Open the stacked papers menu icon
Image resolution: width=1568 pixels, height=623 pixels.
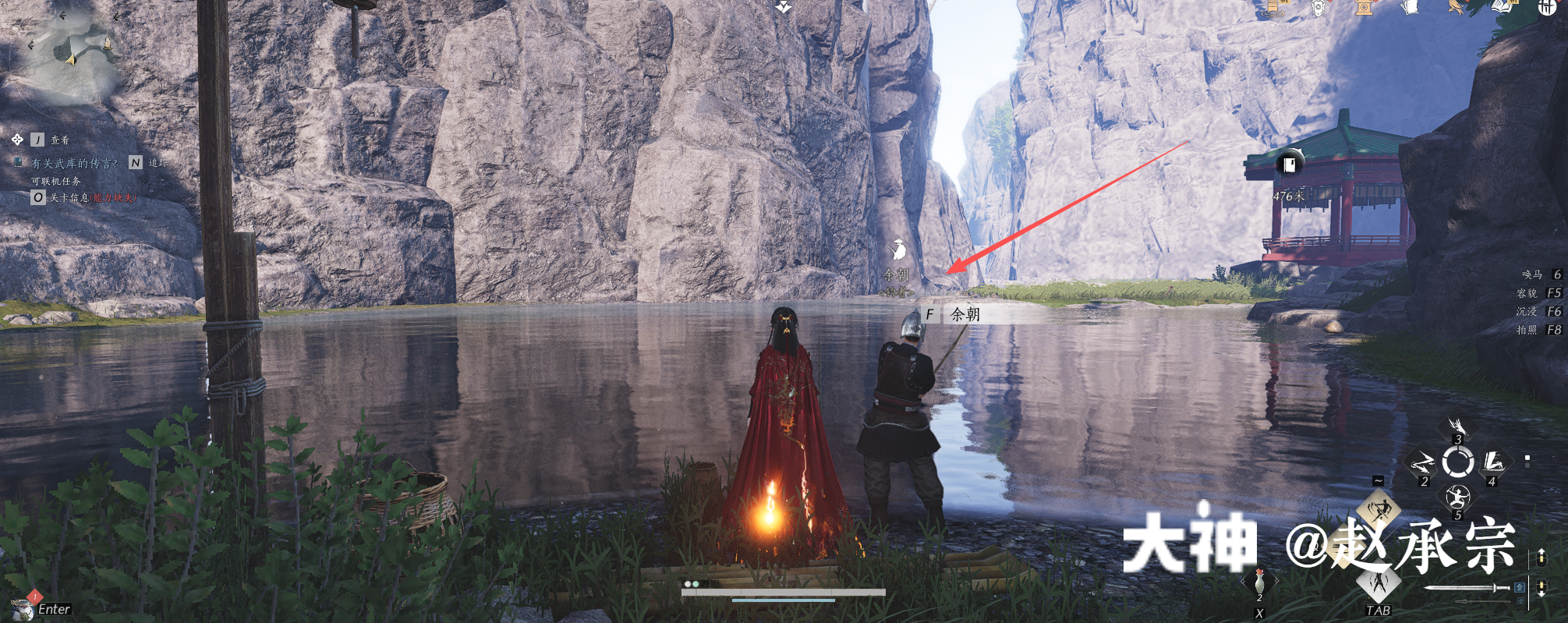coord(1409,8)
